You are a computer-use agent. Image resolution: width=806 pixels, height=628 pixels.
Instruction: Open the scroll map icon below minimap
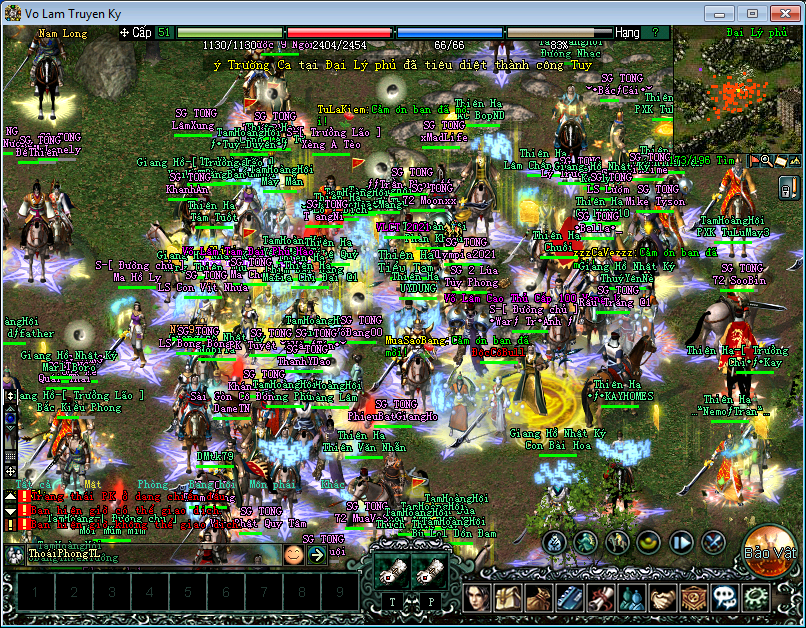(x=781, y=160)
